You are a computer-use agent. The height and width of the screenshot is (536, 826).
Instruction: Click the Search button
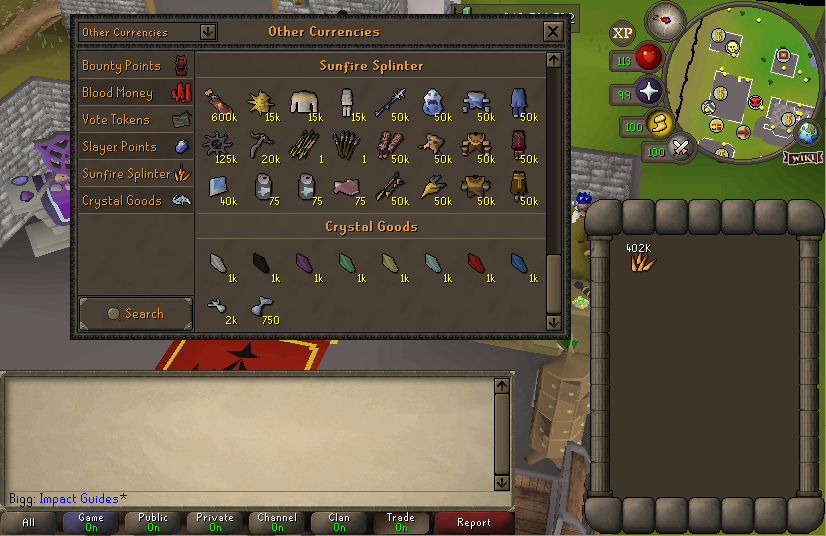coord(136,313)
